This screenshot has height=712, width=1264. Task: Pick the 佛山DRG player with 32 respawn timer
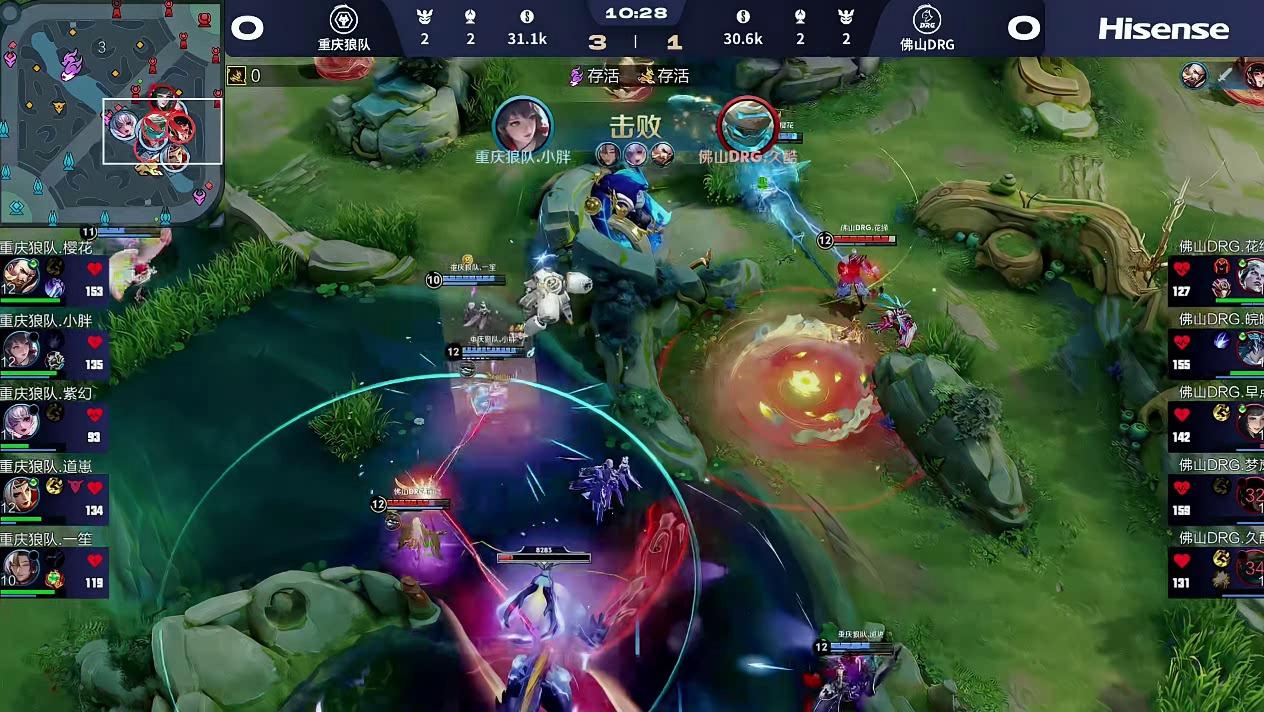tap(1250, 494)
